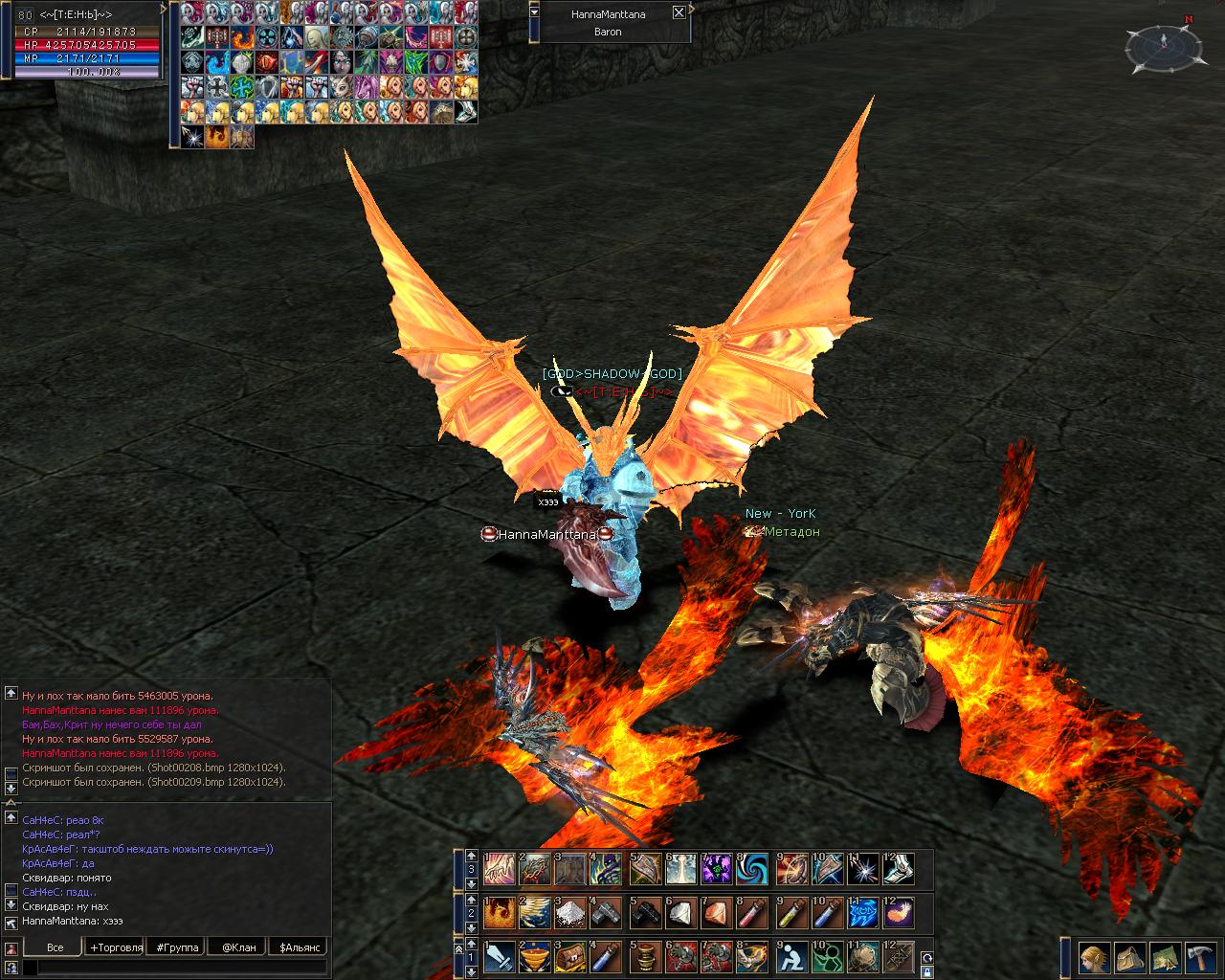Activate the phoenix skill slot

pyautogui.click(x=500, y=913)
